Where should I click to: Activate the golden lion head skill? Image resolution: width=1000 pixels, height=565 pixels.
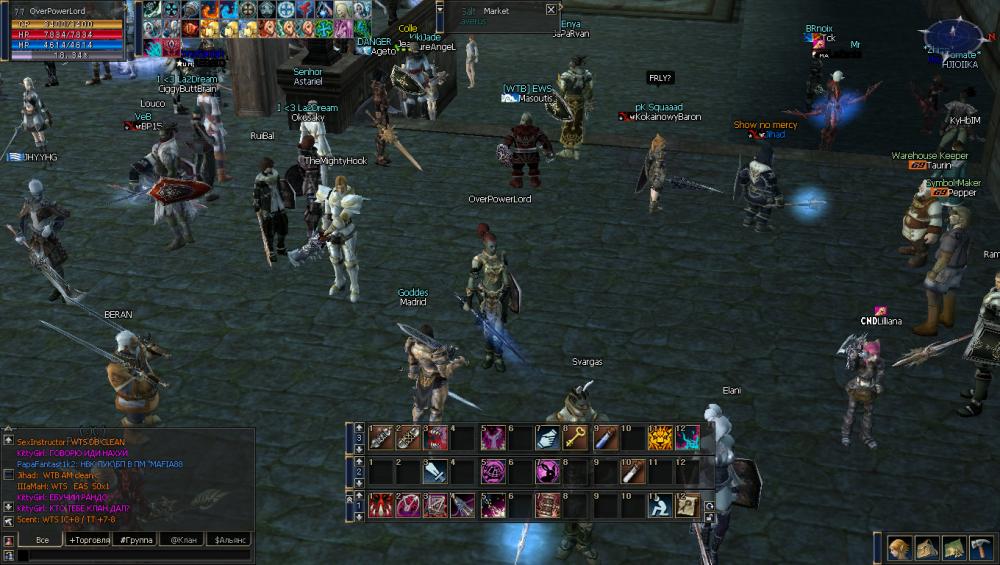(660, 437)
